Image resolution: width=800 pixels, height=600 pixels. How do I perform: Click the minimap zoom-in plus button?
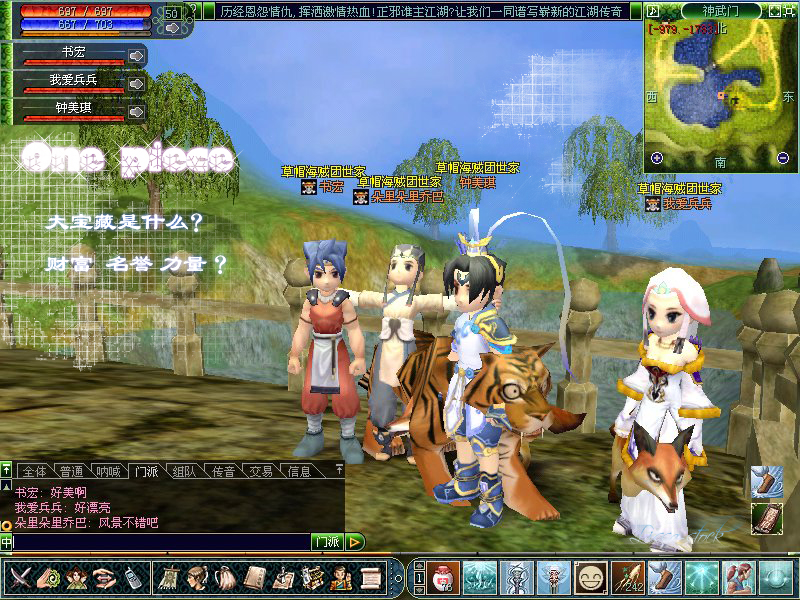[657, 157]
